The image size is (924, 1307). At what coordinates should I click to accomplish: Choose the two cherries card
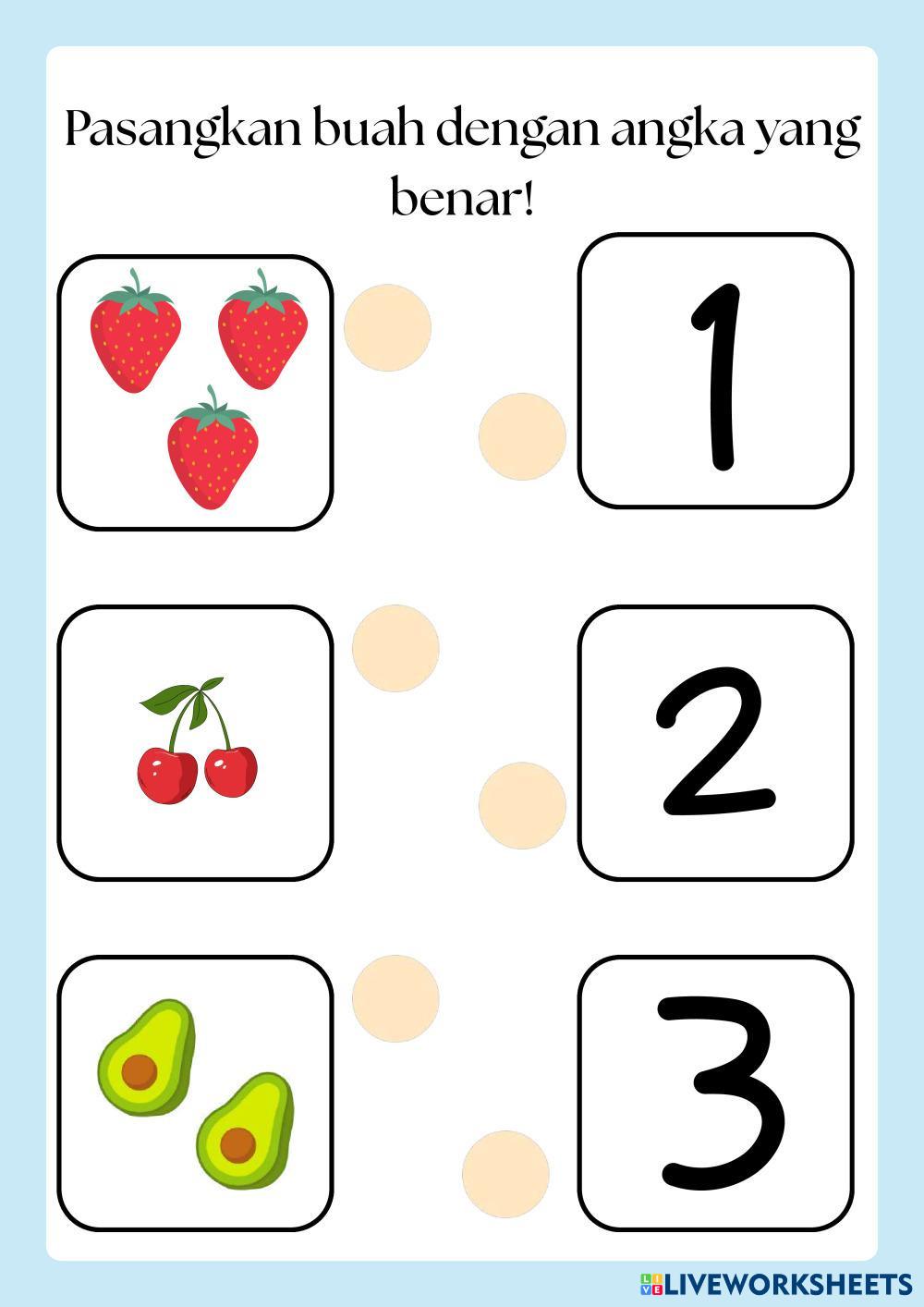point(195,743)
